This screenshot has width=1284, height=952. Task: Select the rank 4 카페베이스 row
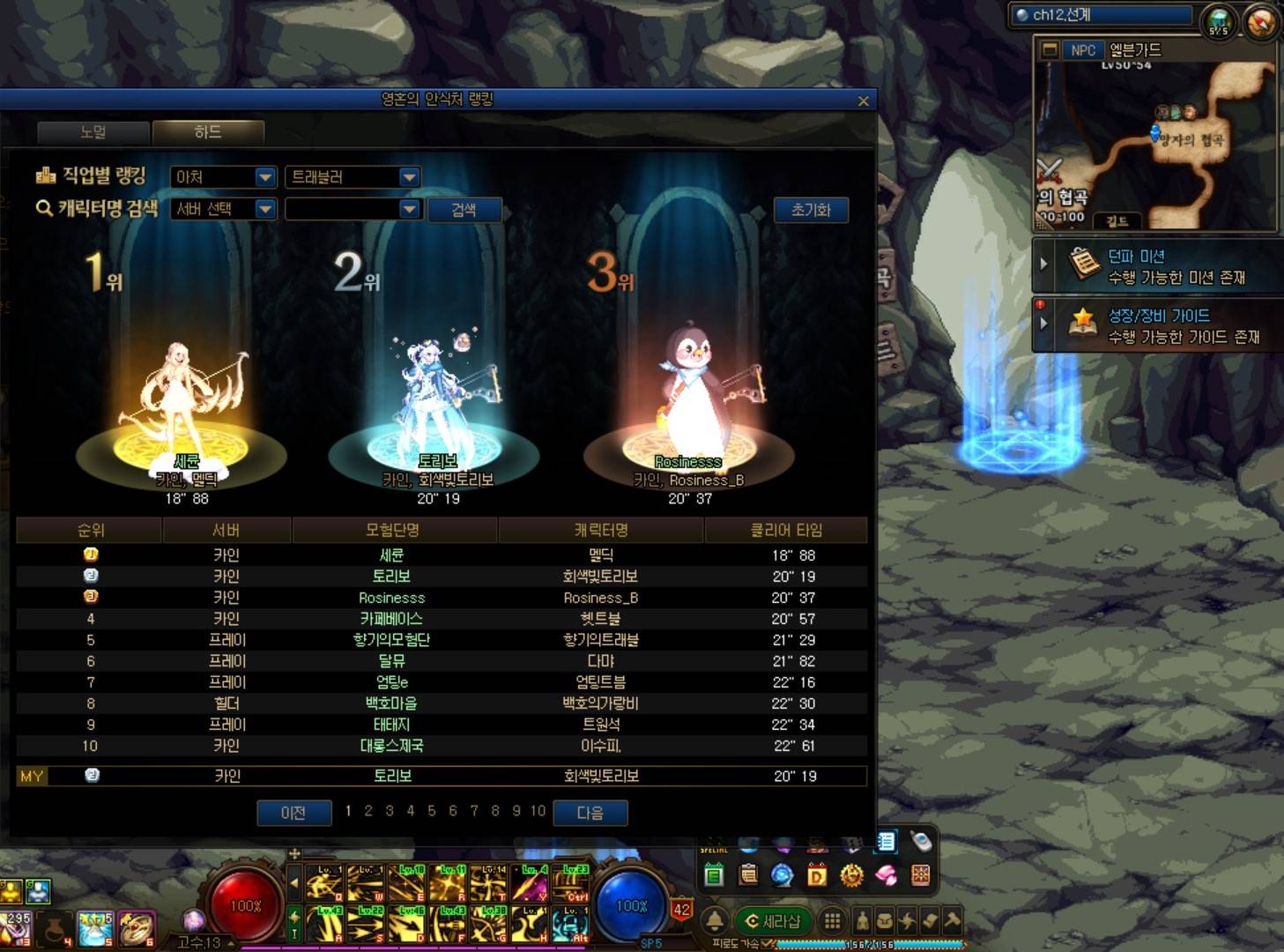click(x=441, y=619)
